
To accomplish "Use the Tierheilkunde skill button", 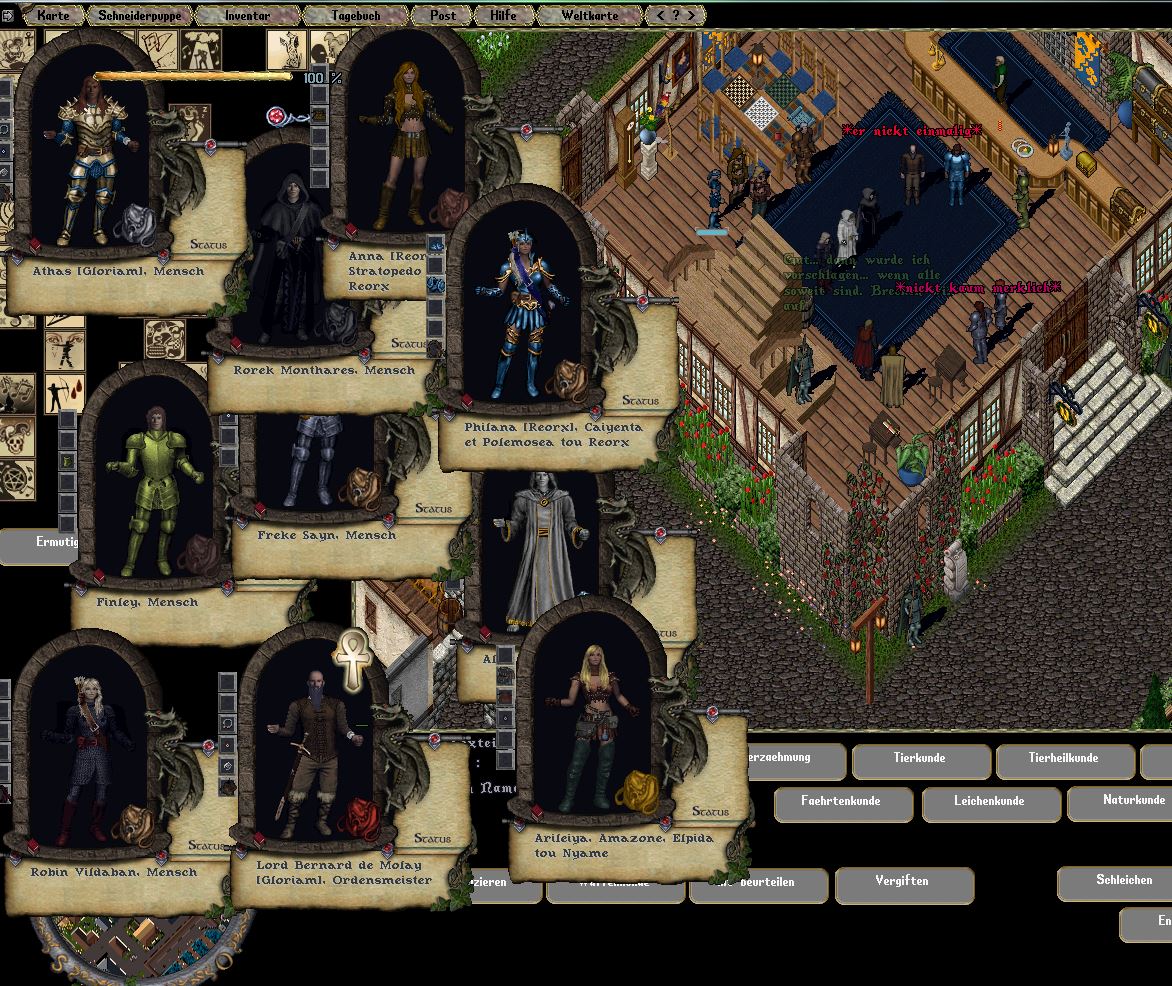I will point(1063,759).
